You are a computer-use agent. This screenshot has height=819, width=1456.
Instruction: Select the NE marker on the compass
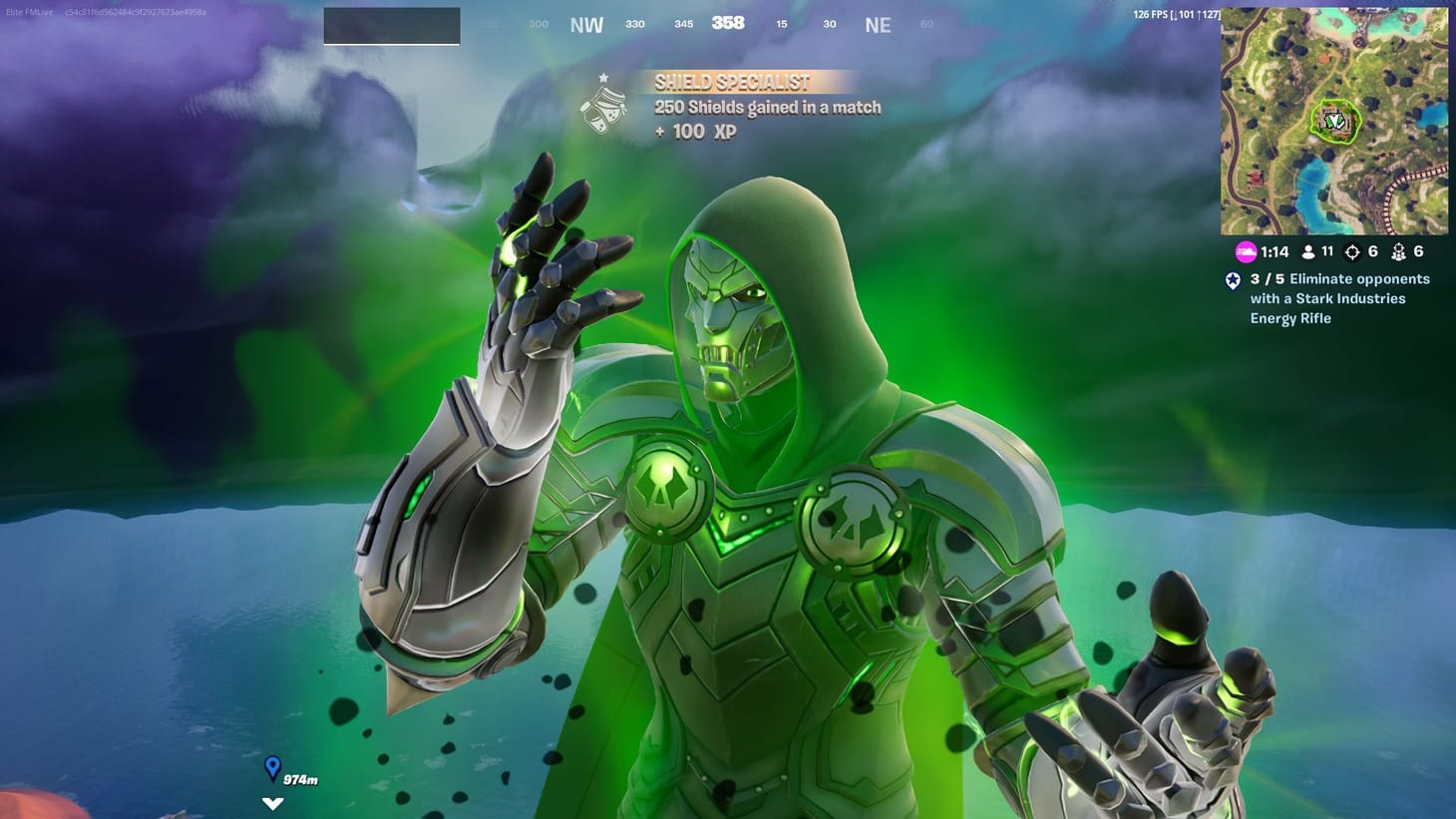(x=878, y=24)
